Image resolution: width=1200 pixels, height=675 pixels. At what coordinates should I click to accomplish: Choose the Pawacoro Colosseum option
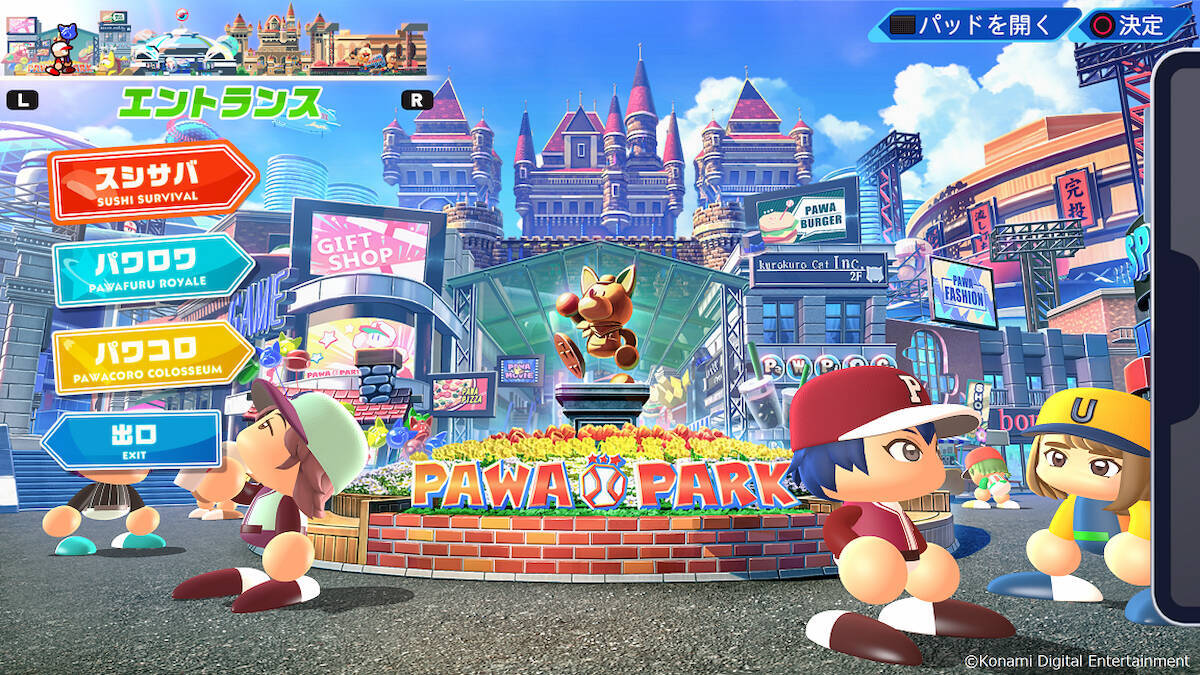click(x=150, y=357)
